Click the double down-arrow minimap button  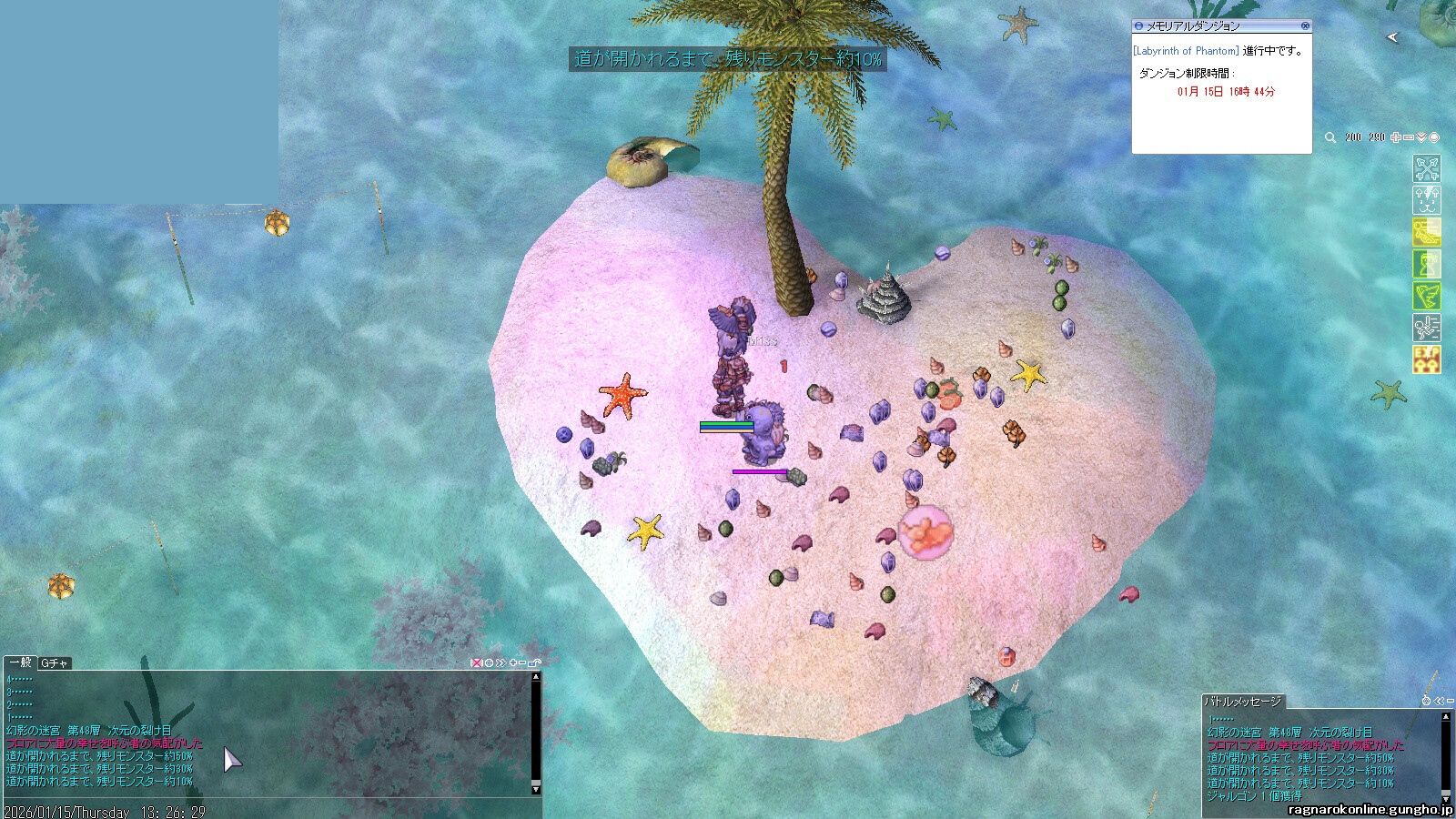coord(1421,137)
